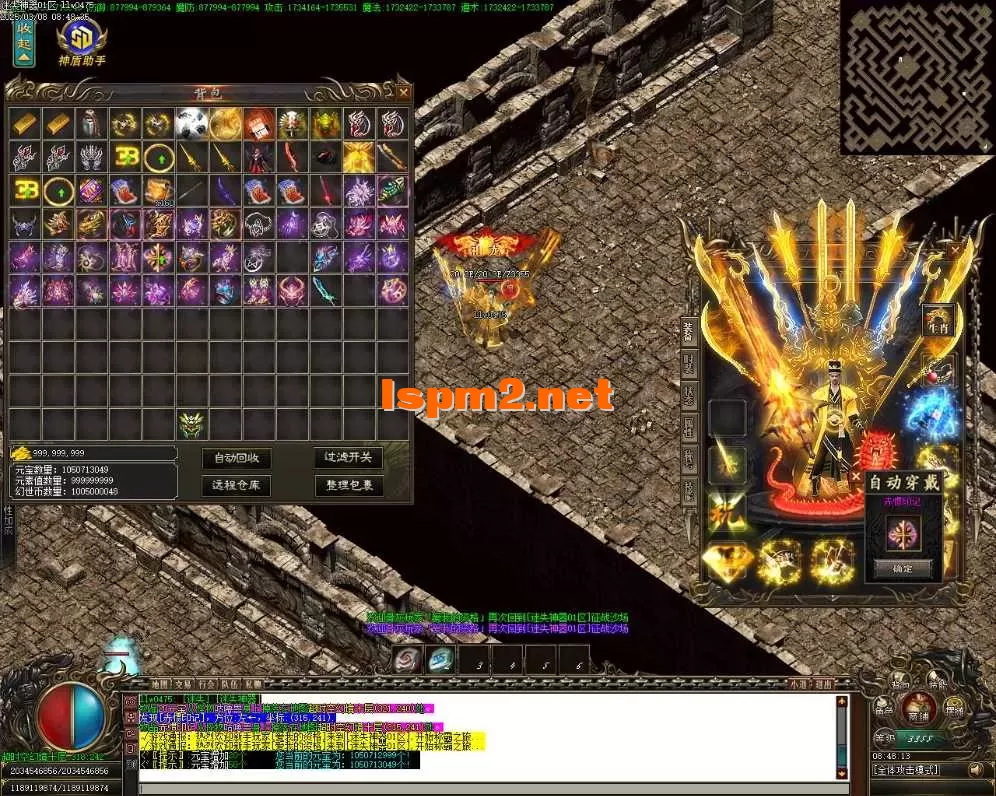Image resolution: width=996 pixels, height=796 pixels.
Task: Click the maze minimap
Action: coord(916,76)
